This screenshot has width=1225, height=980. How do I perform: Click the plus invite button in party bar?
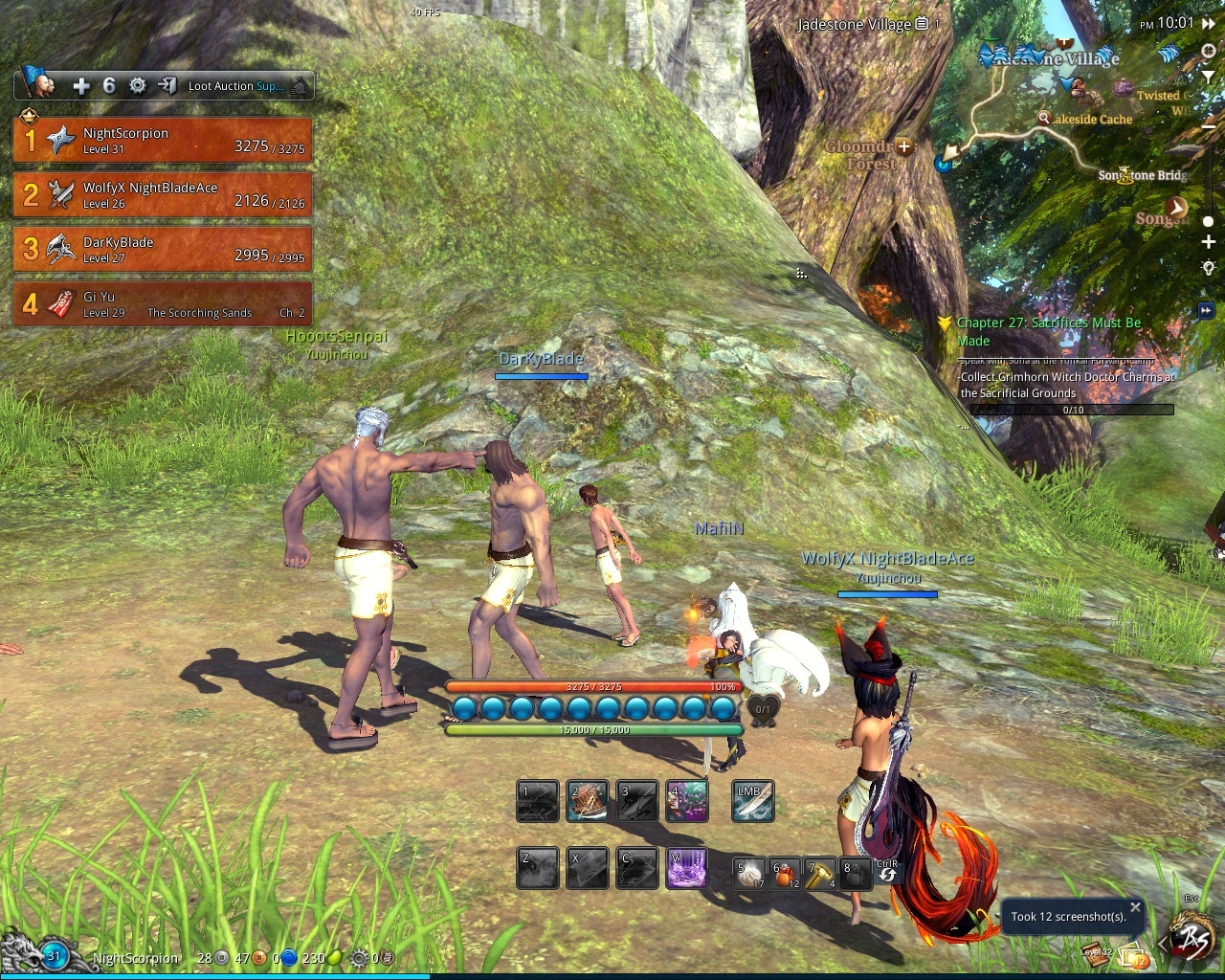[81, 86]
